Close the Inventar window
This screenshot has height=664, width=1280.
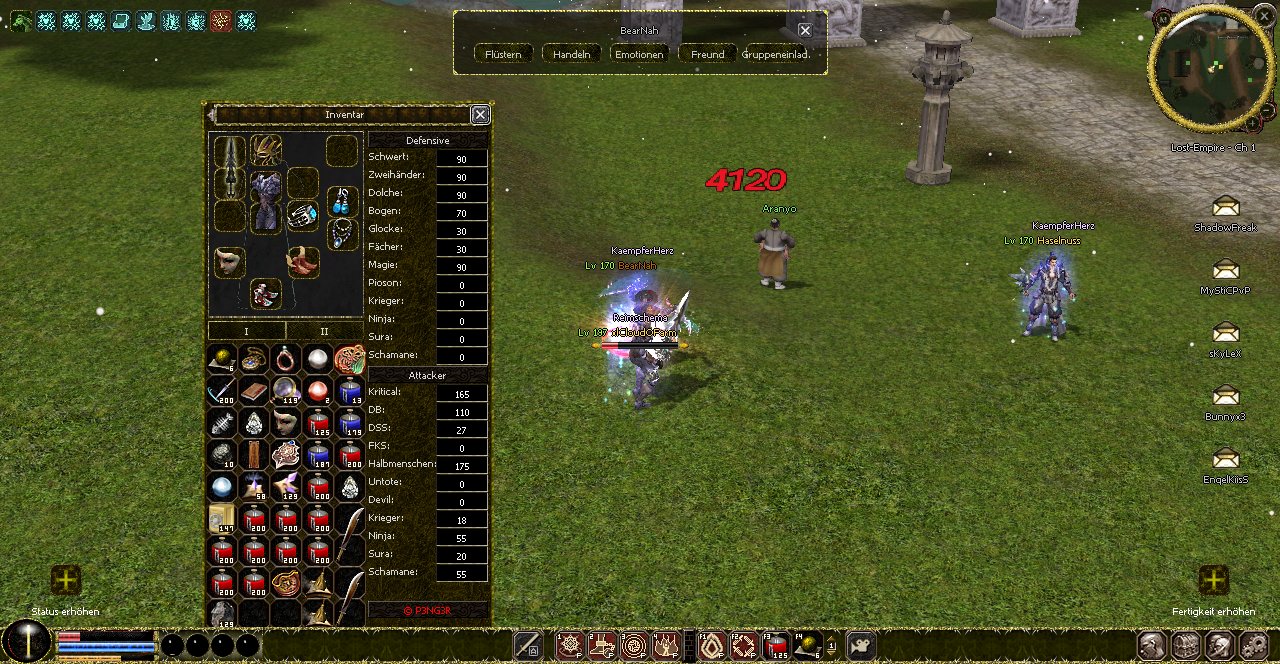[x=480, y=115]
